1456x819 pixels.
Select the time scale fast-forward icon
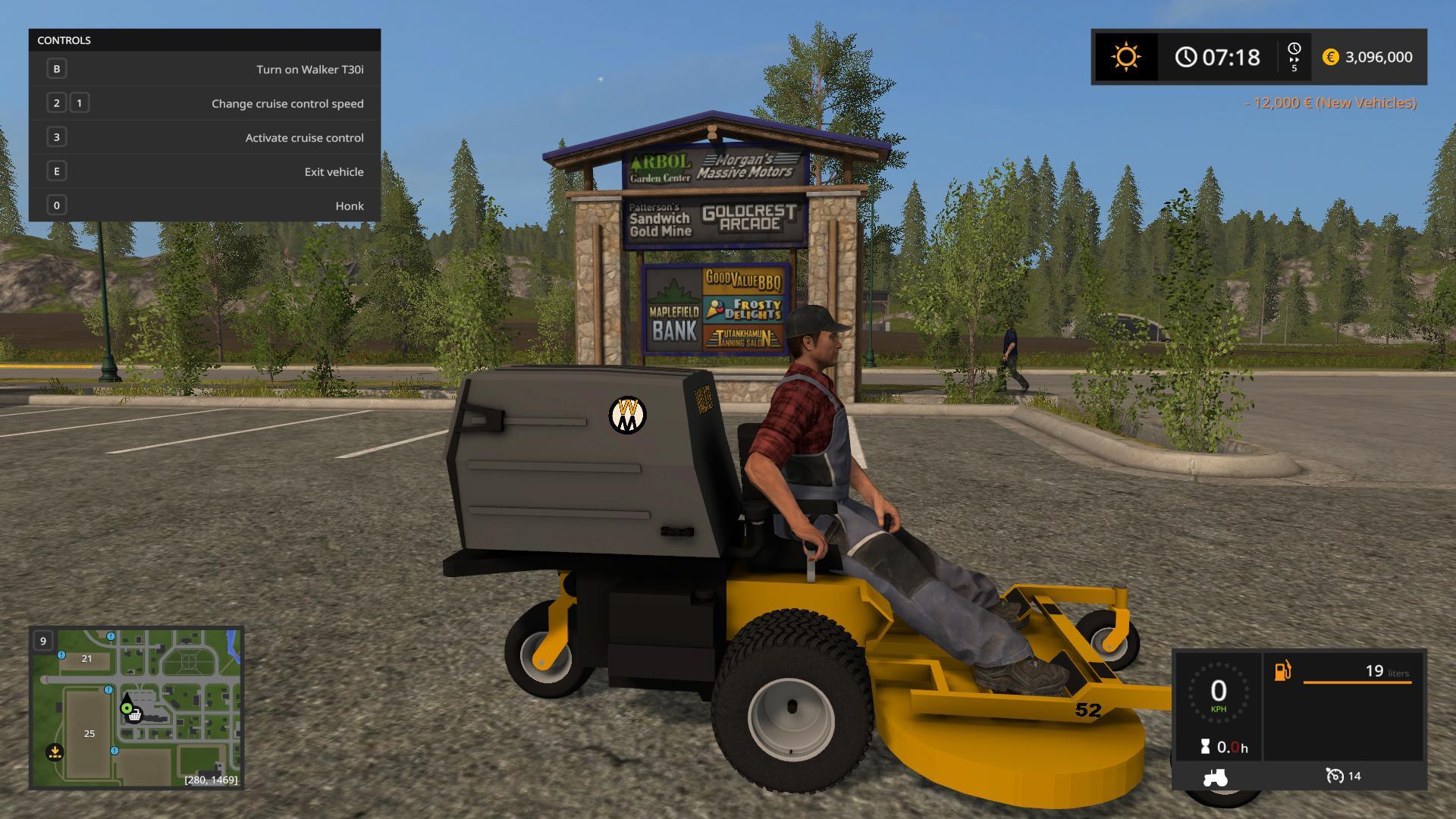tap(1294, 57)
